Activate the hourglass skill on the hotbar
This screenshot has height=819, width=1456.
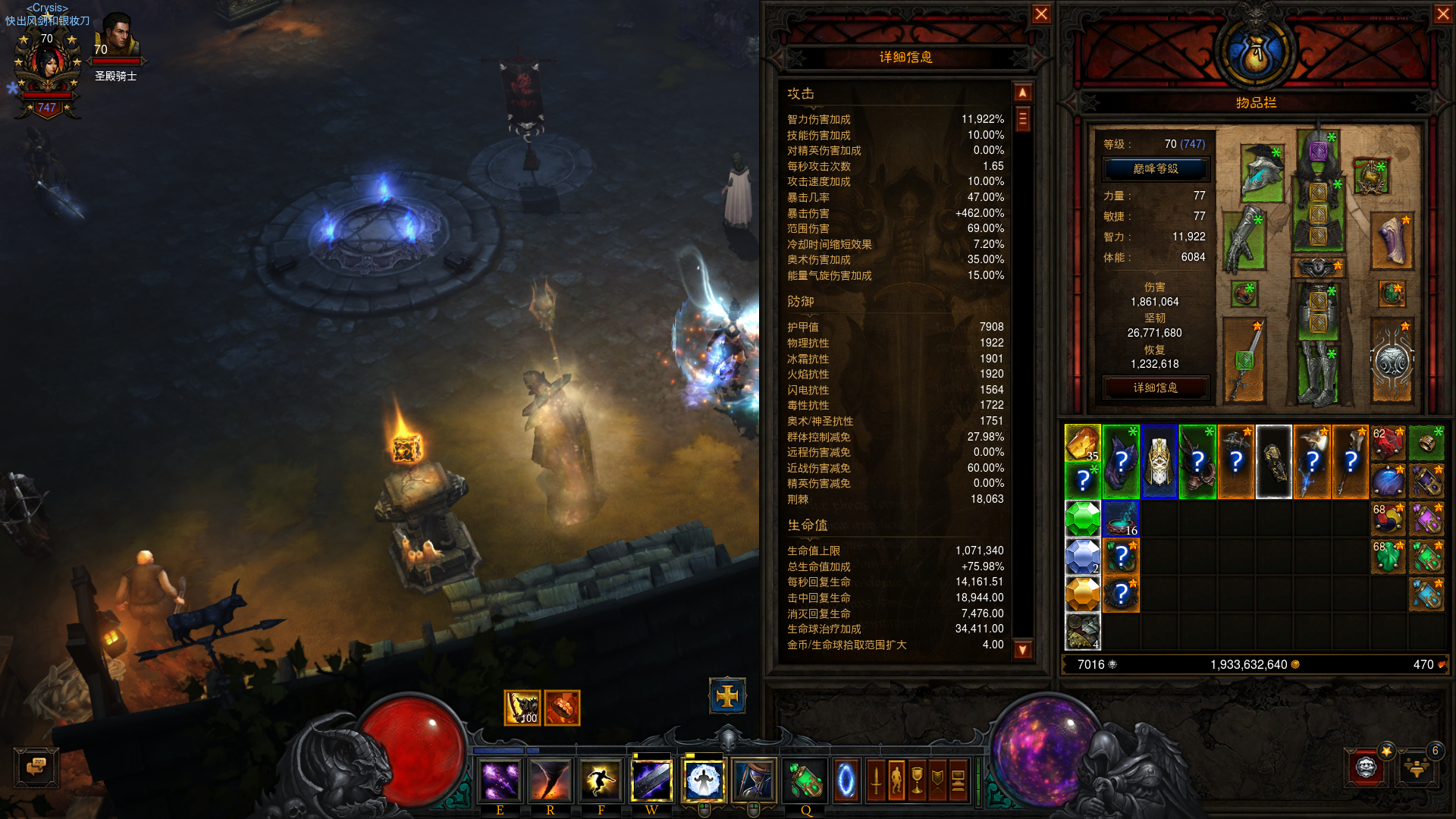[x=753, y=780]
